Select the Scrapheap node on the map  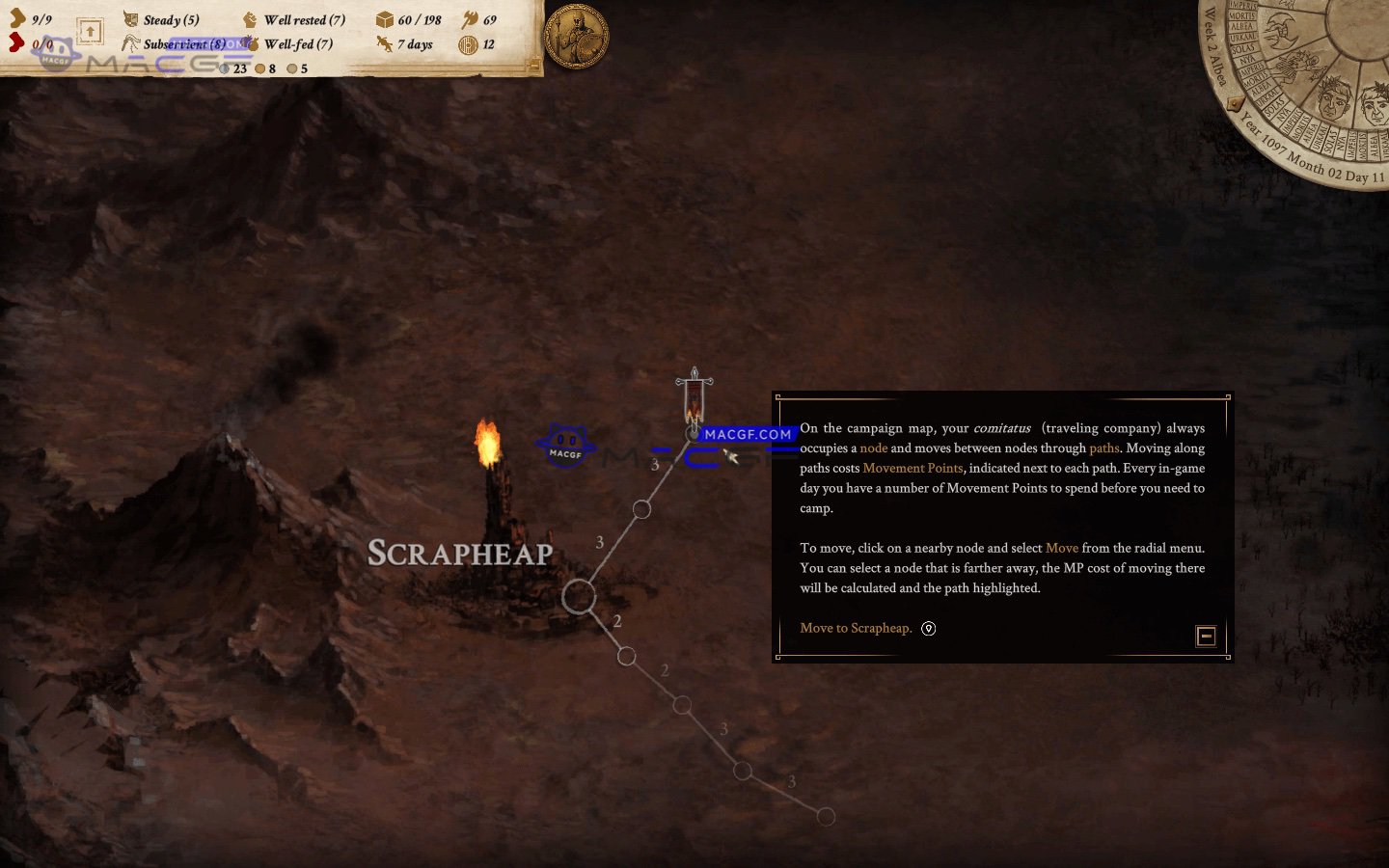(578, 596)
